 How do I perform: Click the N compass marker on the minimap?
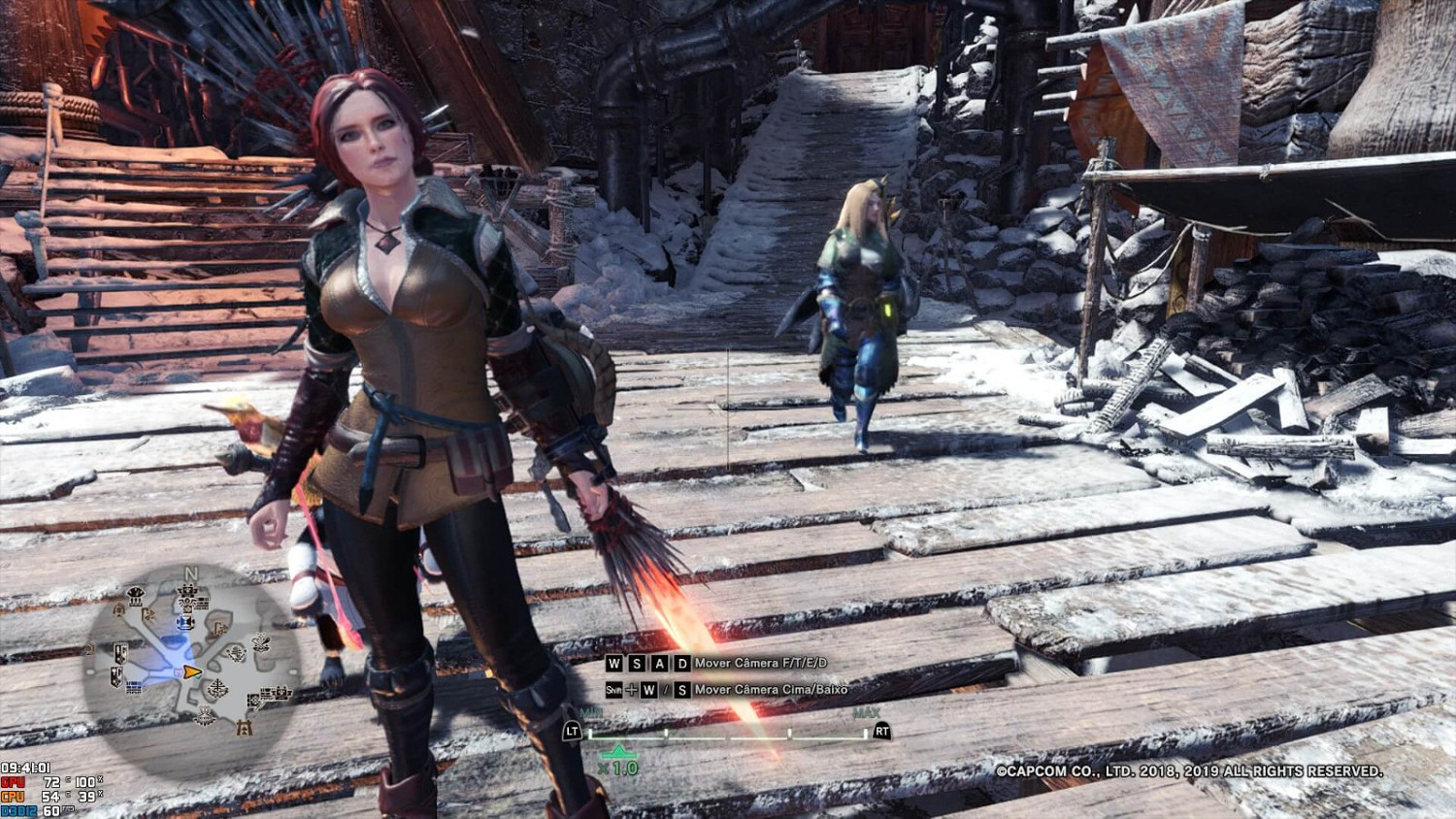(x=190, y=573)
